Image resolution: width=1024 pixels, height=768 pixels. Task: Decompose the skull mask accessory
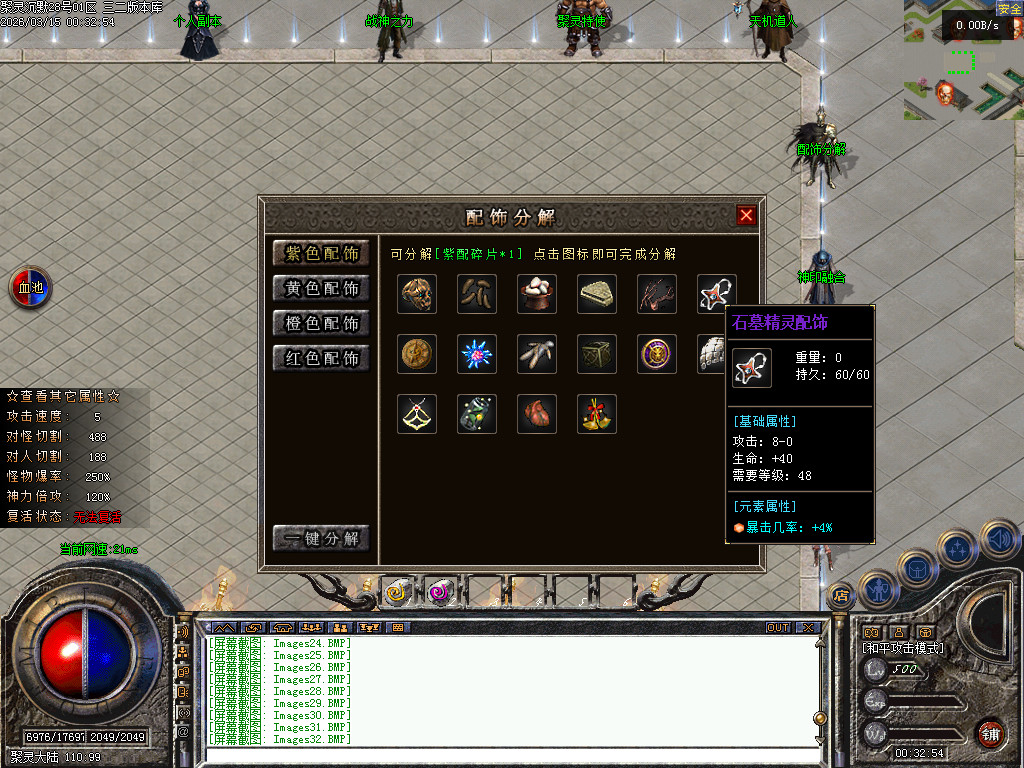pyautogui.click(x=417, y=294)
